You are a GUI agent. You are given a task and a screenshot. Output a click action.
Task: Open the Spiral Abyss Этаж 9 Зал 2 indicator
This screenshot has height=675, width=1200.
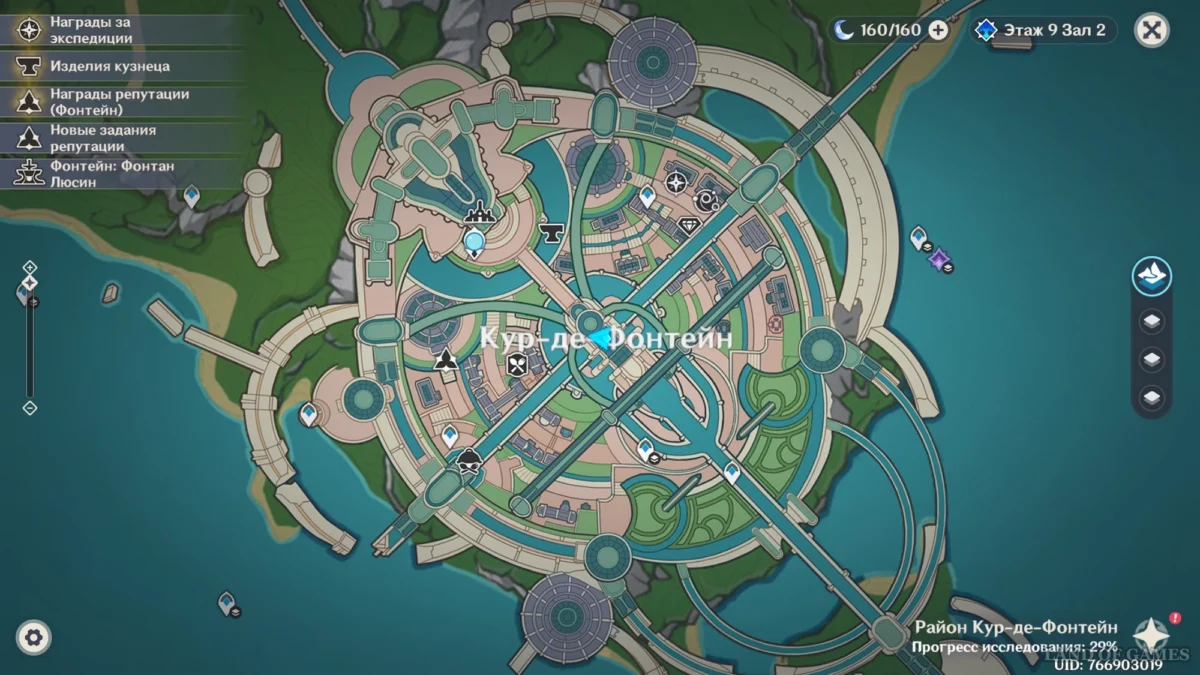1045,30
